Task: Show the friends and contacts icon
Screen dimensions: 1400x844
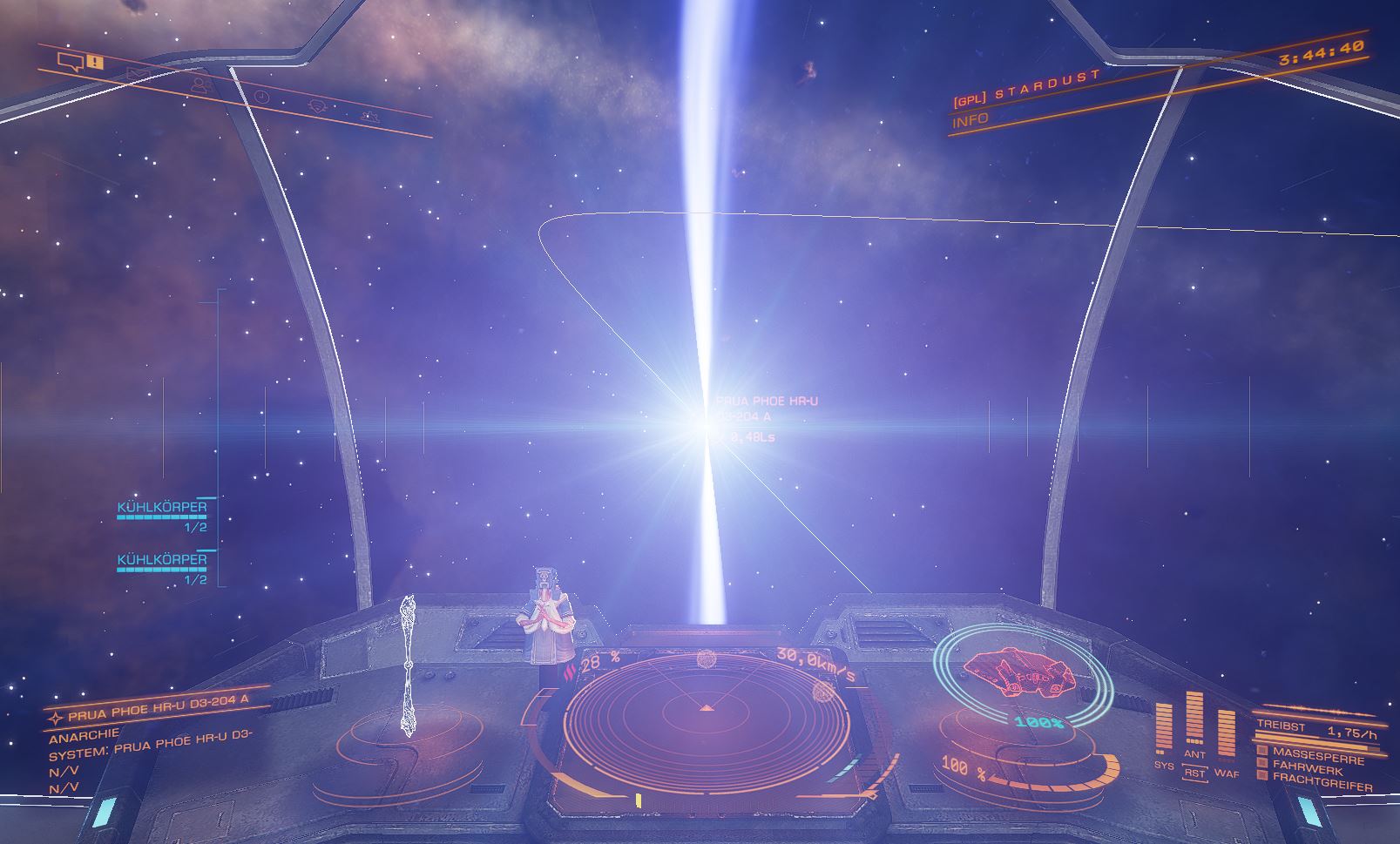Action: [x=200, y=85]
